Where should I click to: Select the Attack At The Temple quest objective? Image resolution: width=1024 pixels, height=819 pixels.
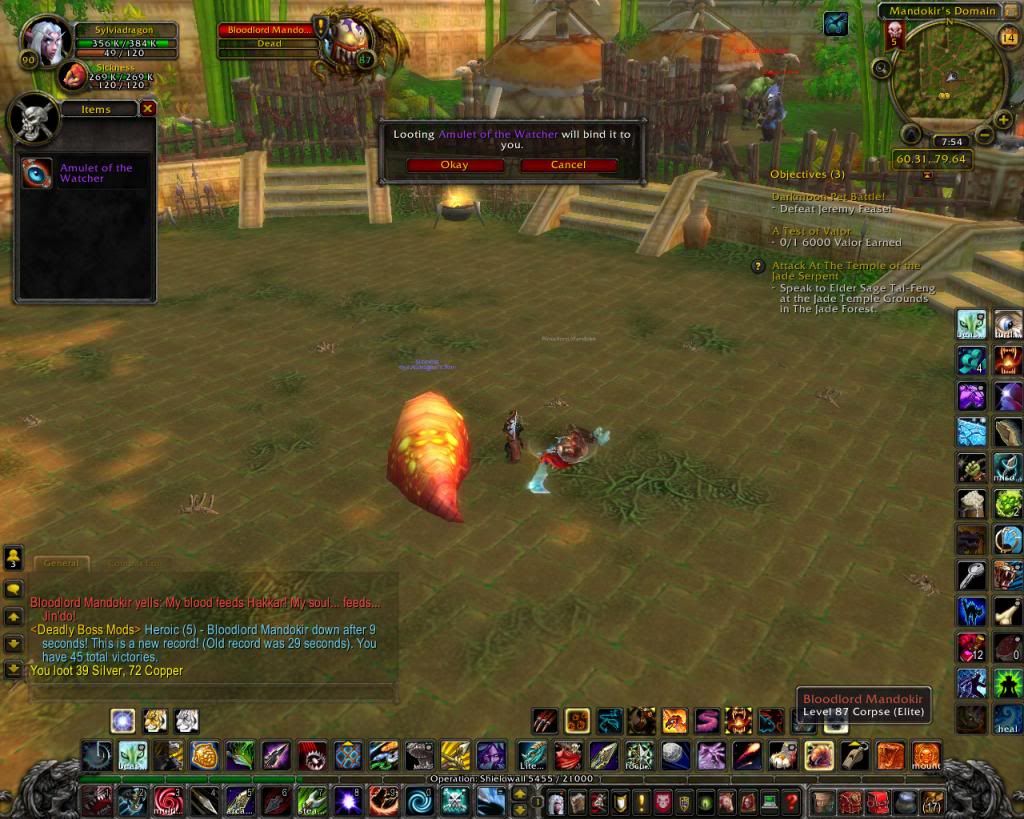pyautogui.click(x=846, y=270)
